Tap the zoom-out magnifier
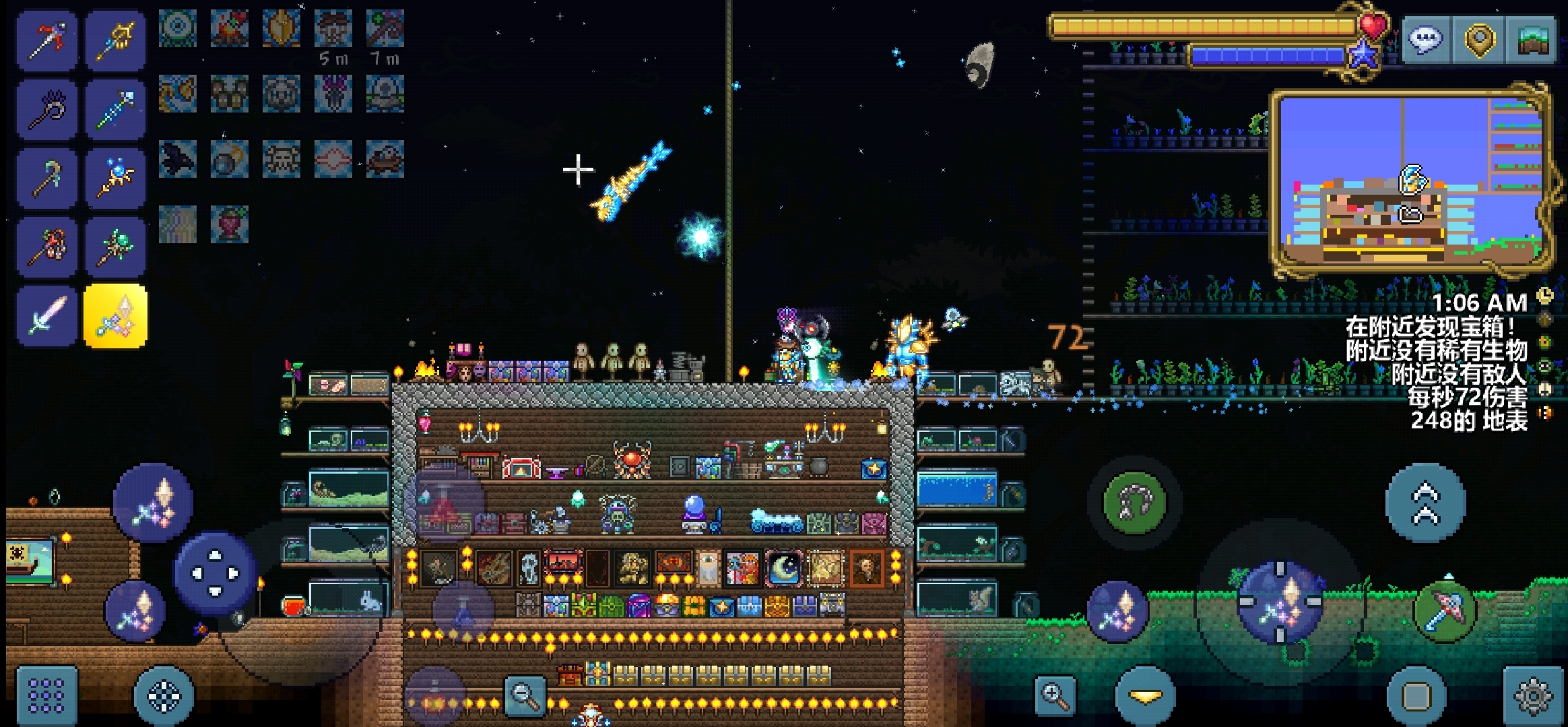 coord(525,695)
